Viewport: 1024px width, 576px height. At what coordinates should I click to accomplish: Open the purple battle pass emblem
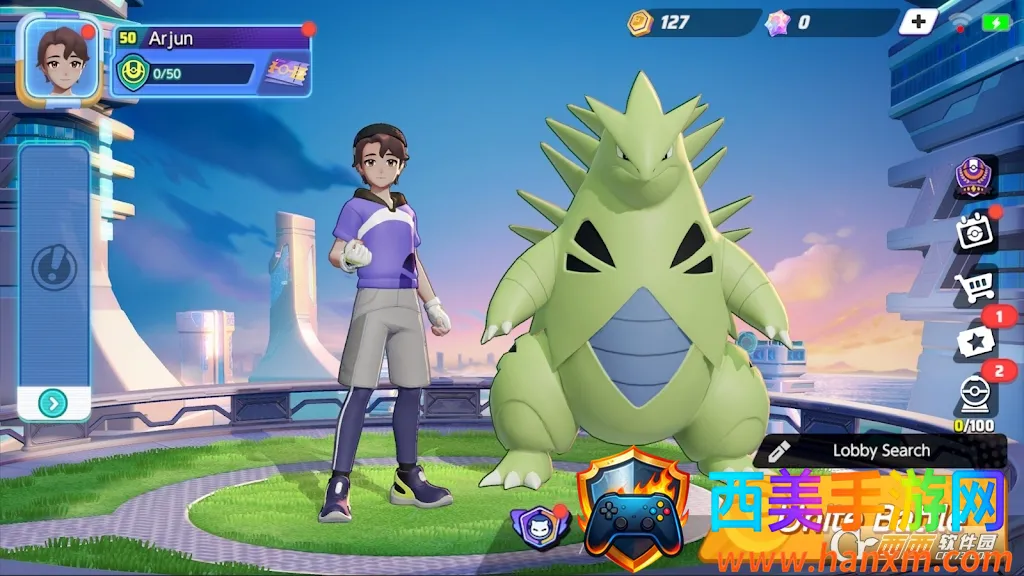click(973, 178)
